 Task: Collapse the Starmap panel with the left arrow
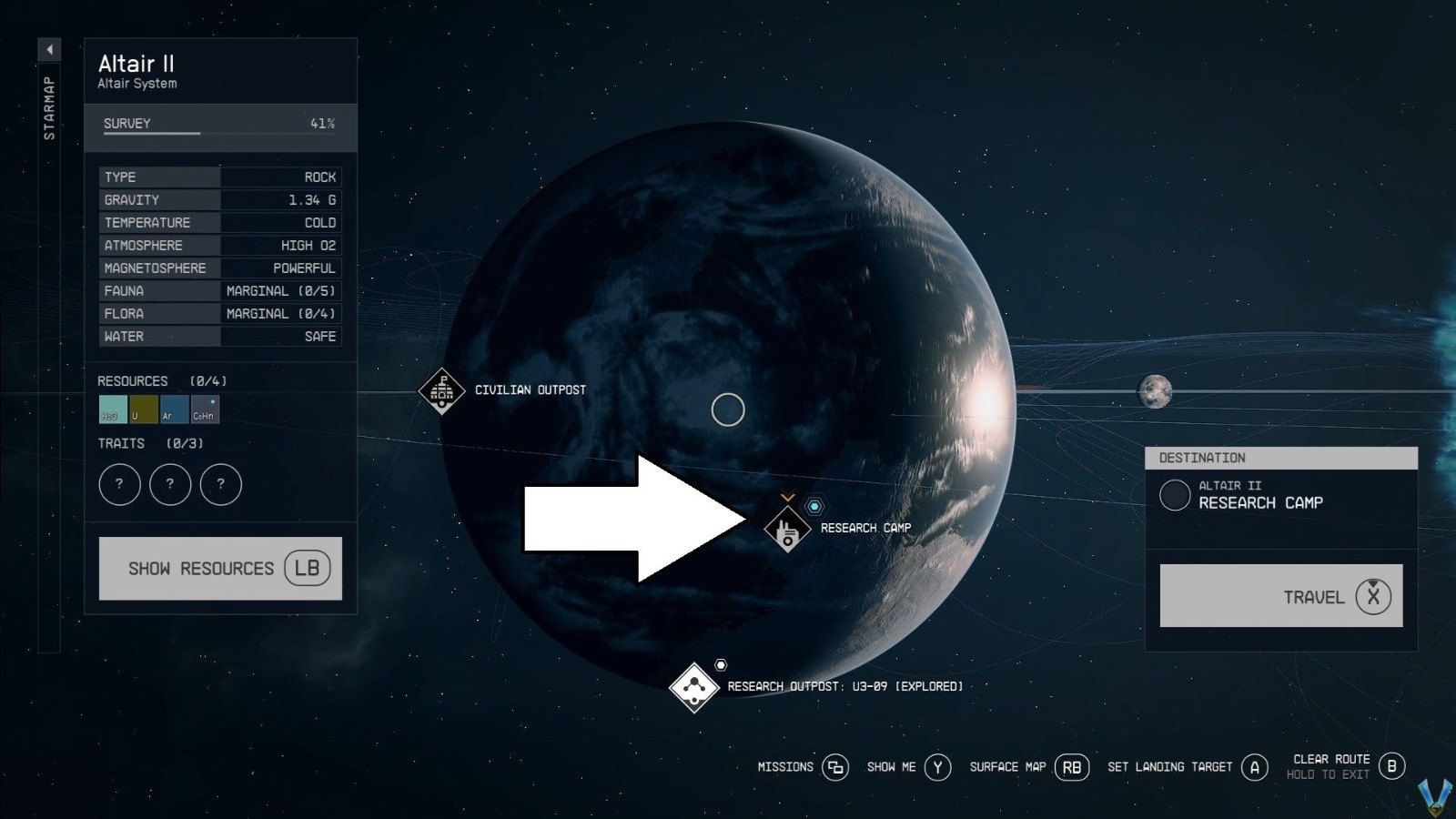(49, 50)
